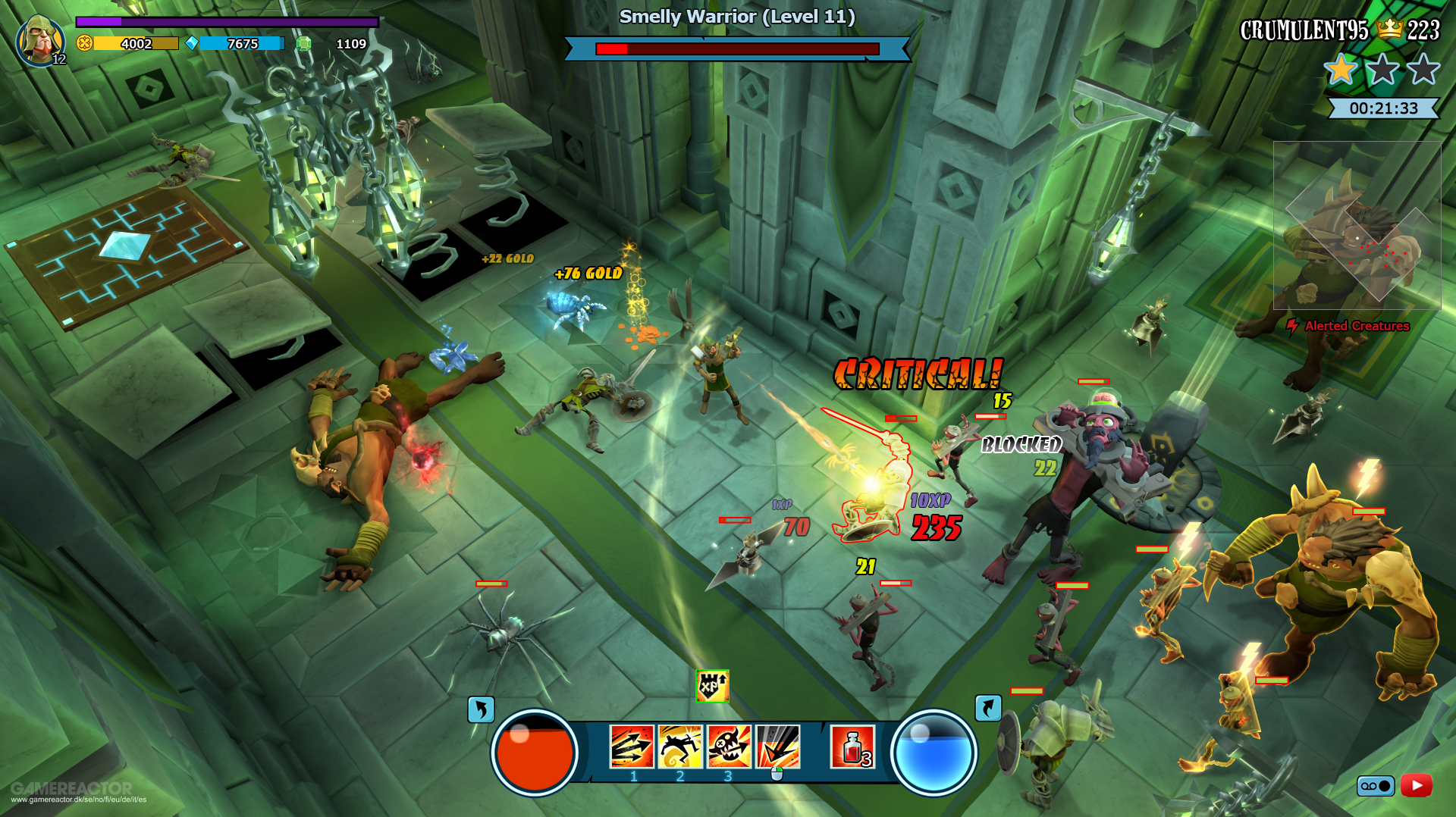Click the Smelly Warrior boss nameplate
The height and width of the screenshot is (817, 1456).
tap(736, 16)
